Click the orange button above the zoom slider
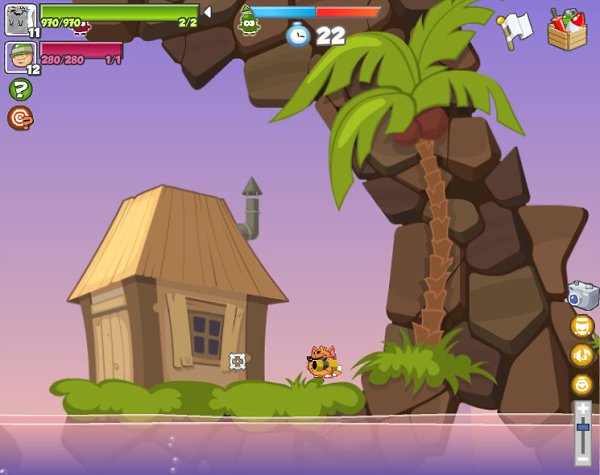The image size is (600, 475). pyautogui.click(x=582, y=384)
